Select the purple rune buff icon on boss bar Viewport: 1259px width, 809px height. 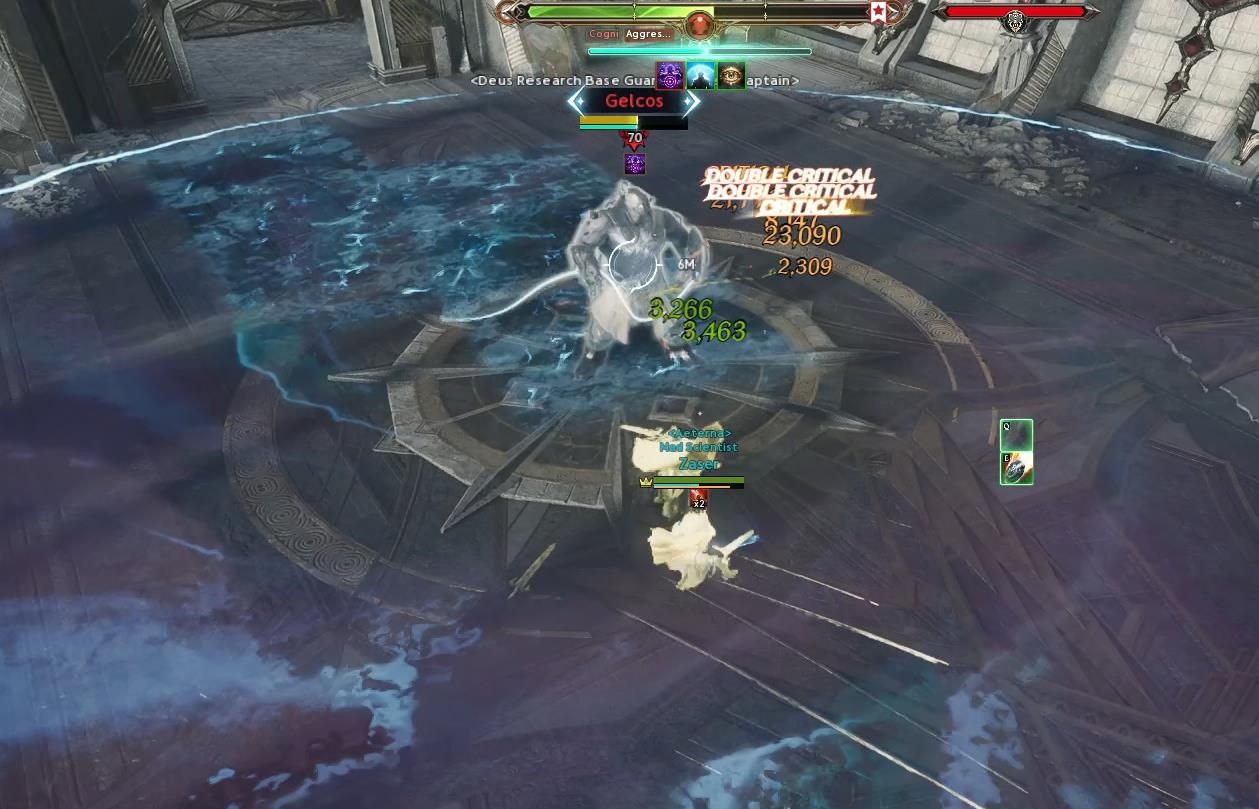[669, 75]
